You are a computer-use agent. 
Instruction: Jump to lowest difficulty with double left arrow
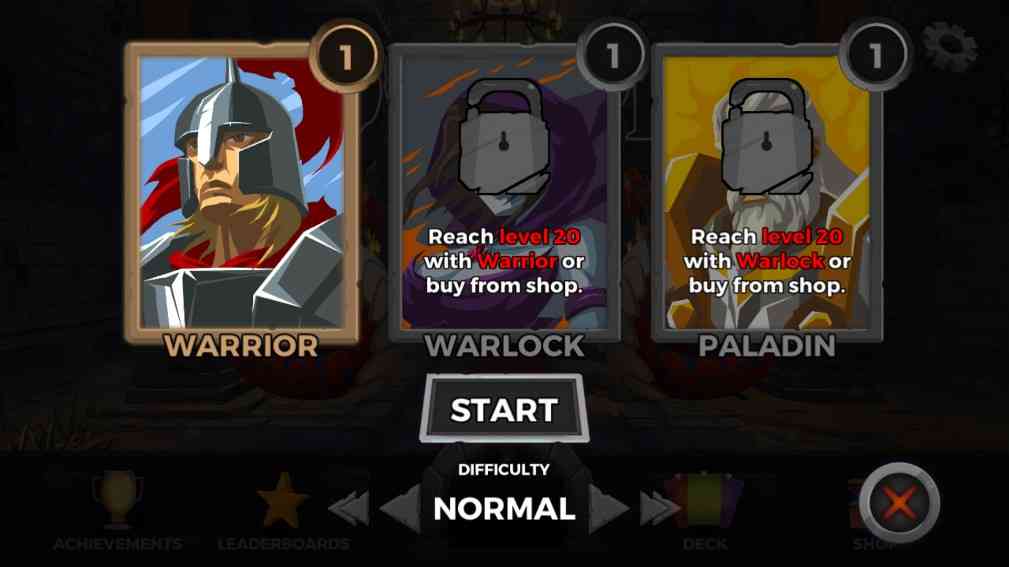tap(349, 509)
